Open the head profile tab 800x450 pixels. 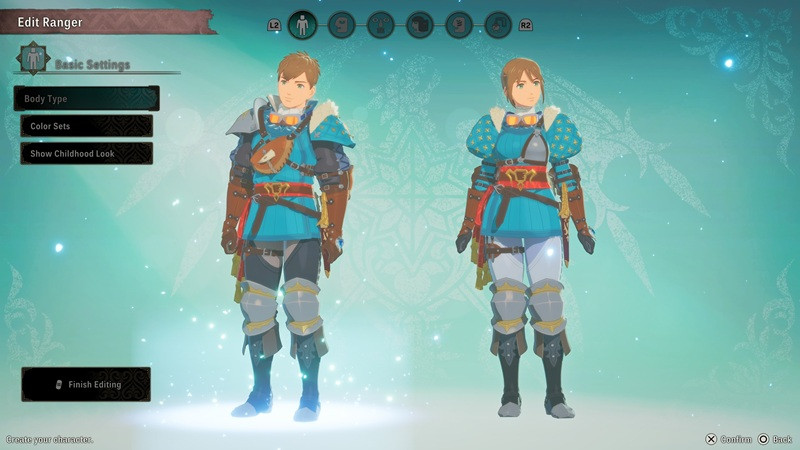click(x=342, y=25)
